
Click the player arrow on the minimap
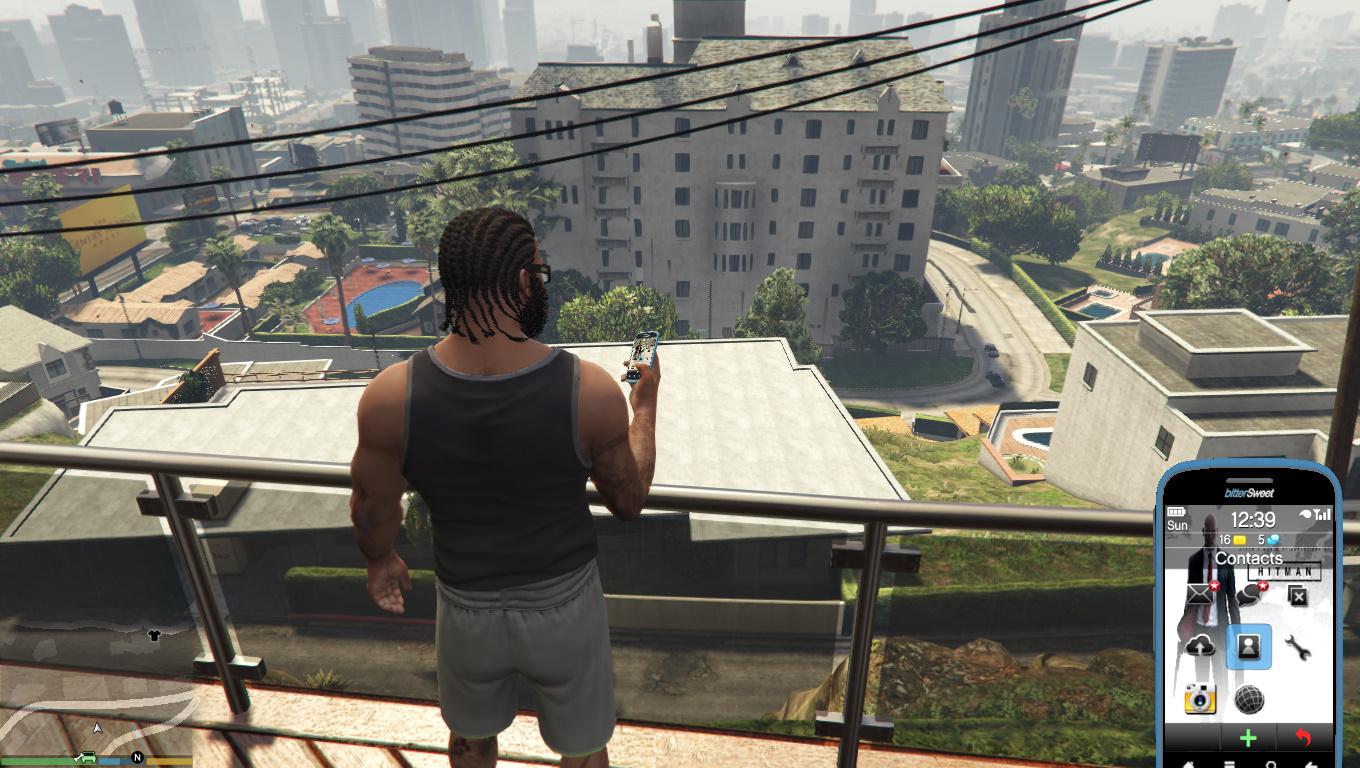click(97, 729)
